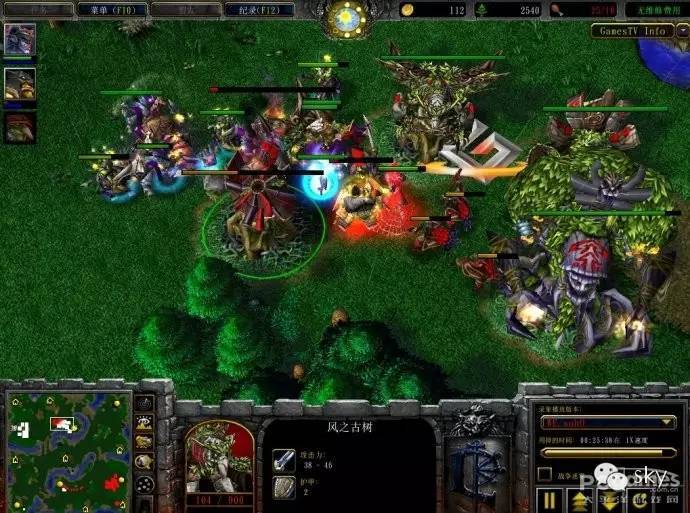Increase replay speed with up arrow

pyautogui.click(x=580, y=498)
